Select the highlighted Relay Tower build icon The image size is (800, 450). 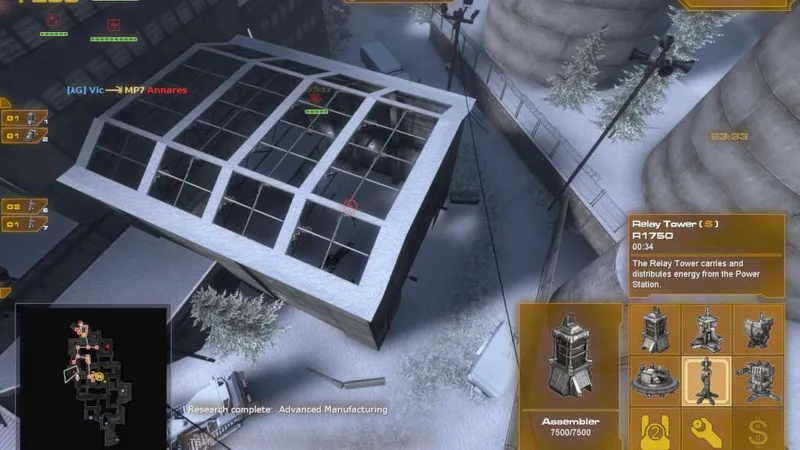click(x=706, y=381)
